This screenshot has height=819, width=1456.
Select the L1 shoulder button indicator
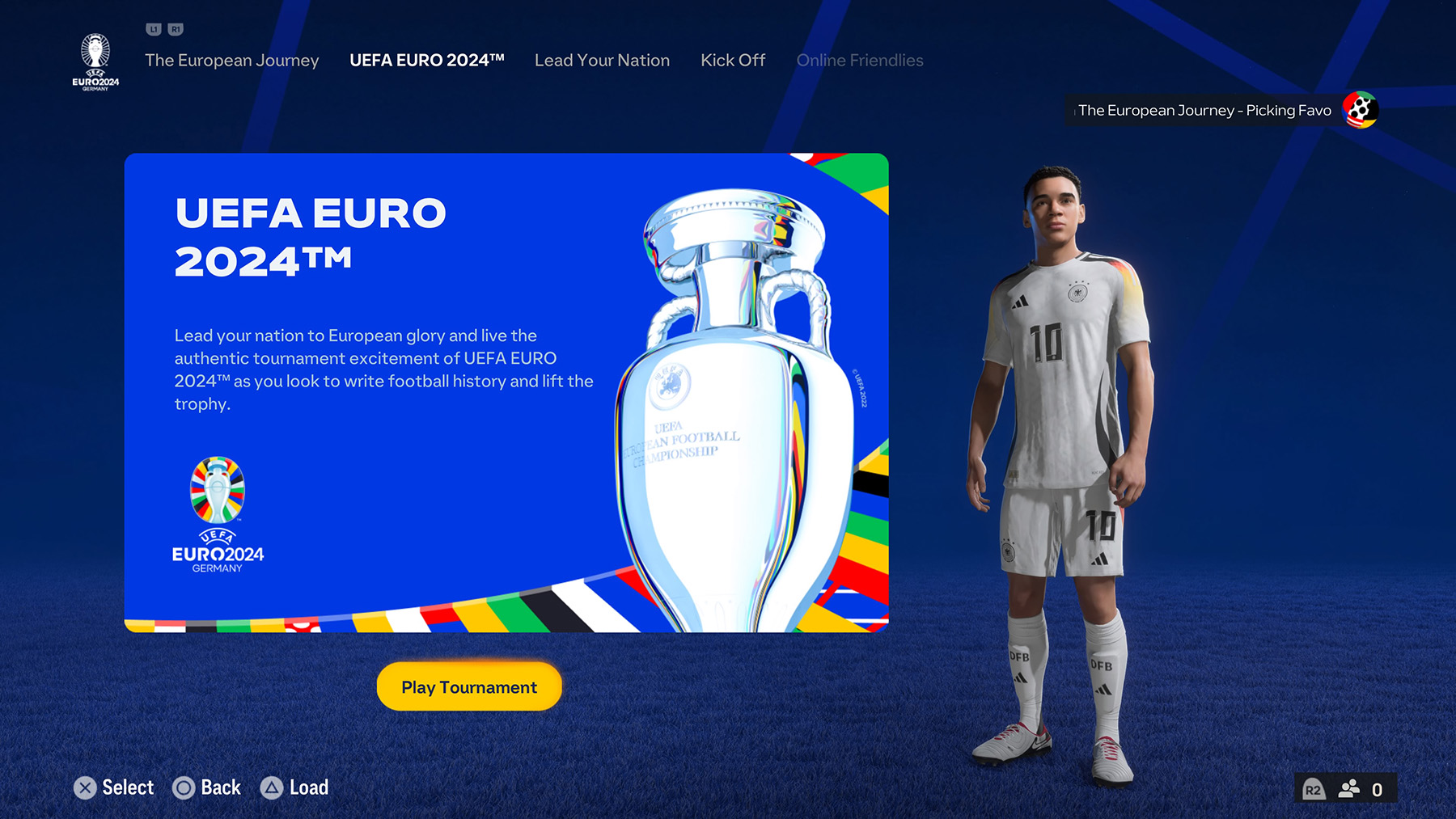(x=153, y=28)
